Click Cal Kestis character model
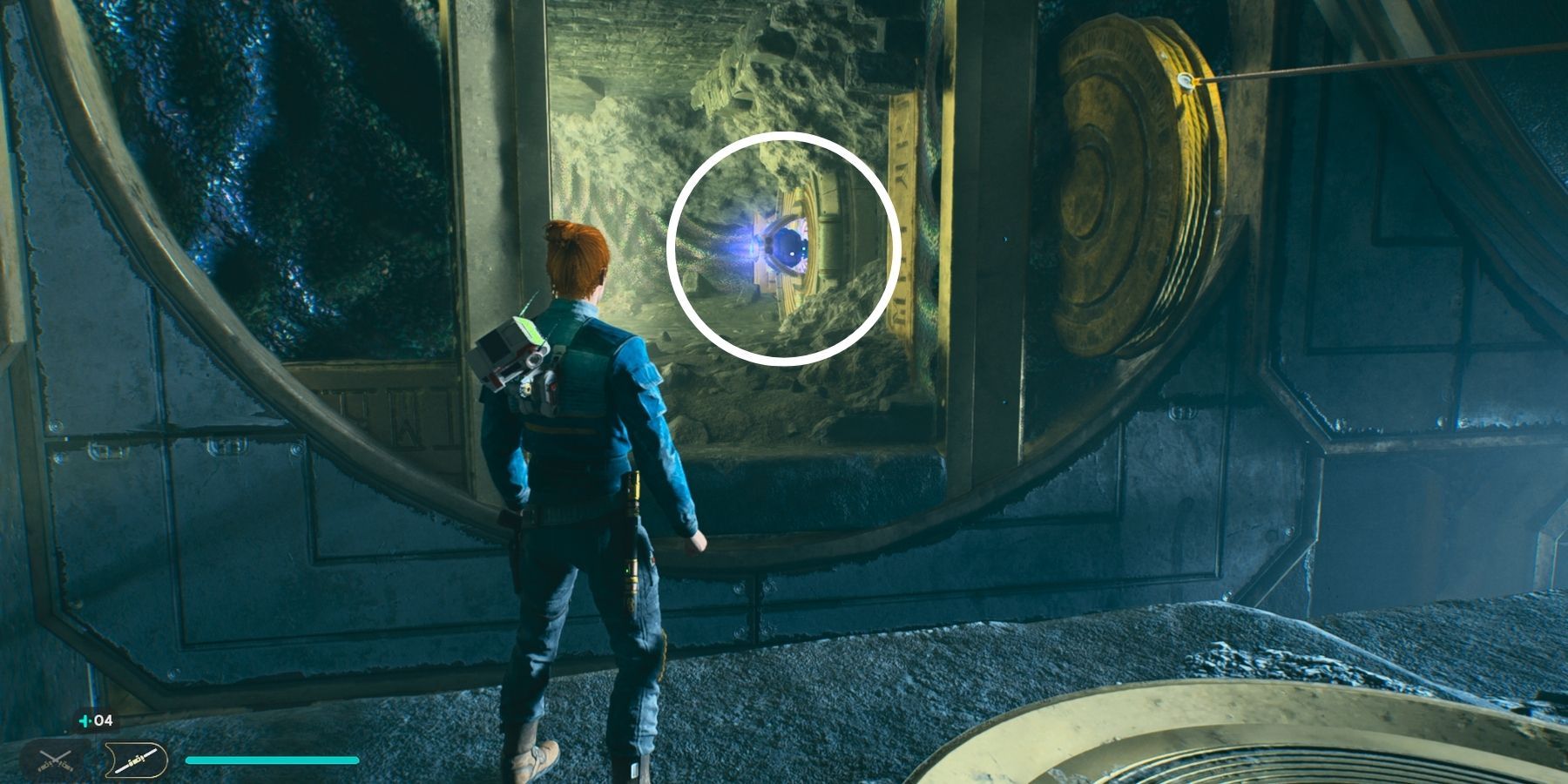Image resolution: width=1568 pixels, height=784 pixels. tap(584, 479)
